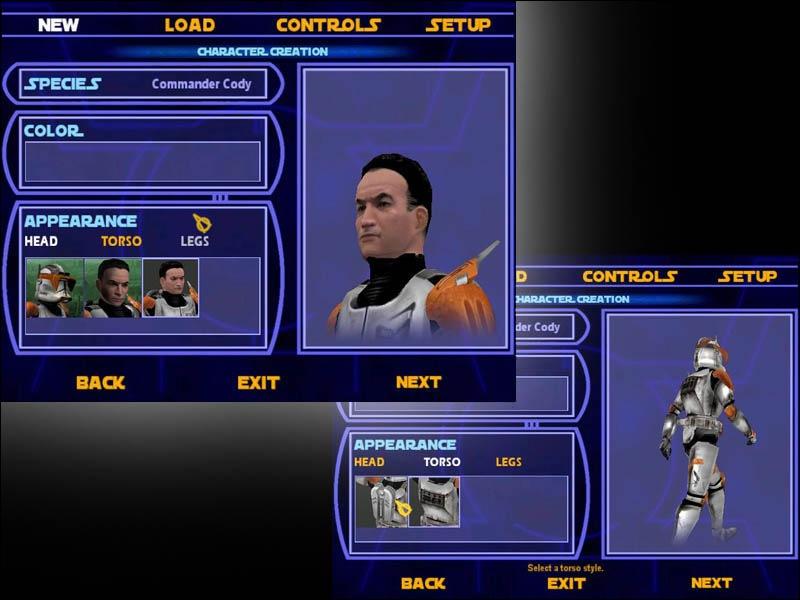The height and width of the screenshot is (600, 800).
Task: Open CONTROLS menu next to LOAD
Action: coord(328,25)
